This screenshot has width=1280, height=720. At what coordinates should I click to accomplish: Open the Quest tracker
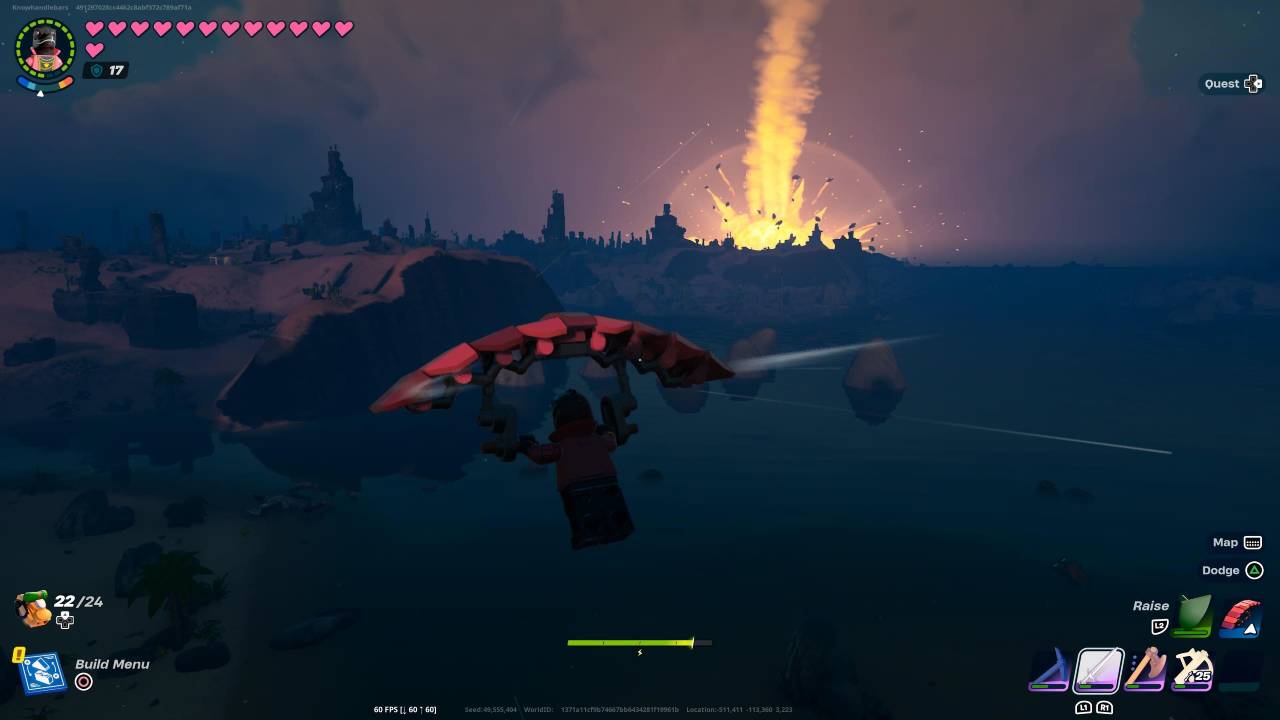[1233, 84]
